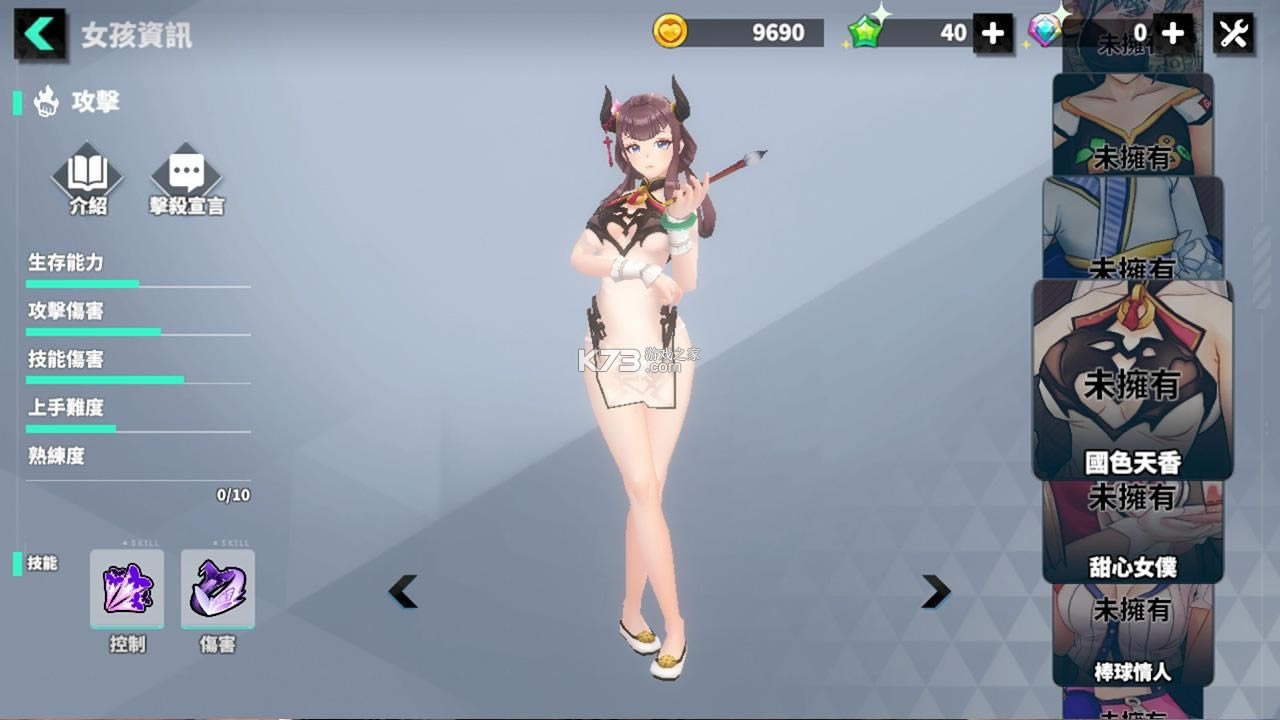Screen dimensions: 1280x720
Task: Open the 擊殺宣言 speech bubble icon
Action: (x=187, y=177)
